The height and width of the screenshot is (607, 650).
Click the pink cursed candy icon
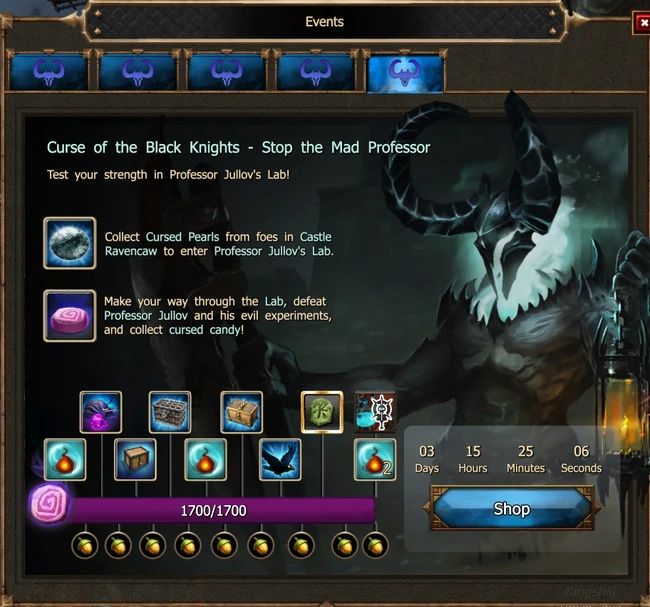(70, 316)
